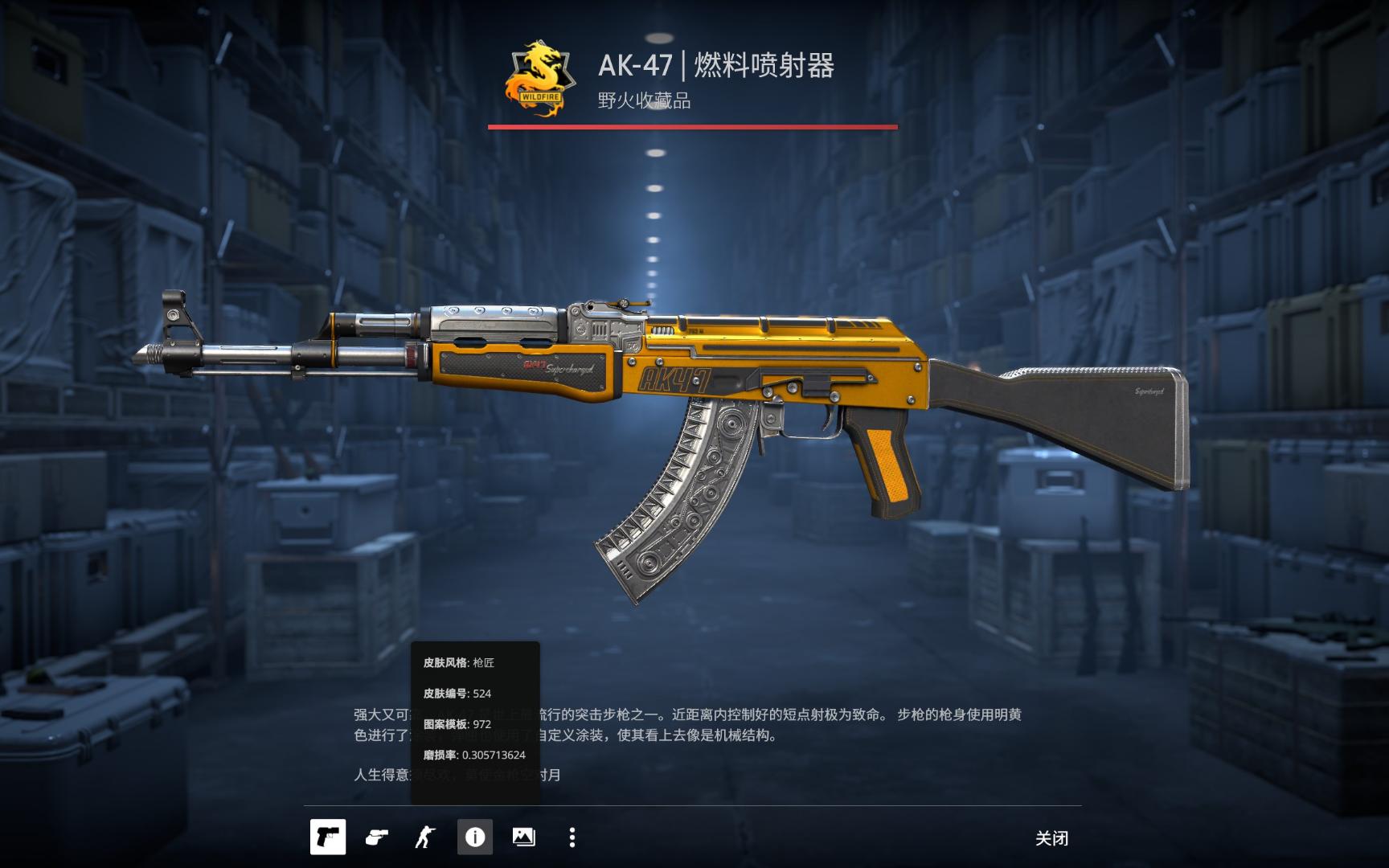Switch to the hand-held weapon view icon
This screenshot has height=868, width=1389.
[376, 837]
